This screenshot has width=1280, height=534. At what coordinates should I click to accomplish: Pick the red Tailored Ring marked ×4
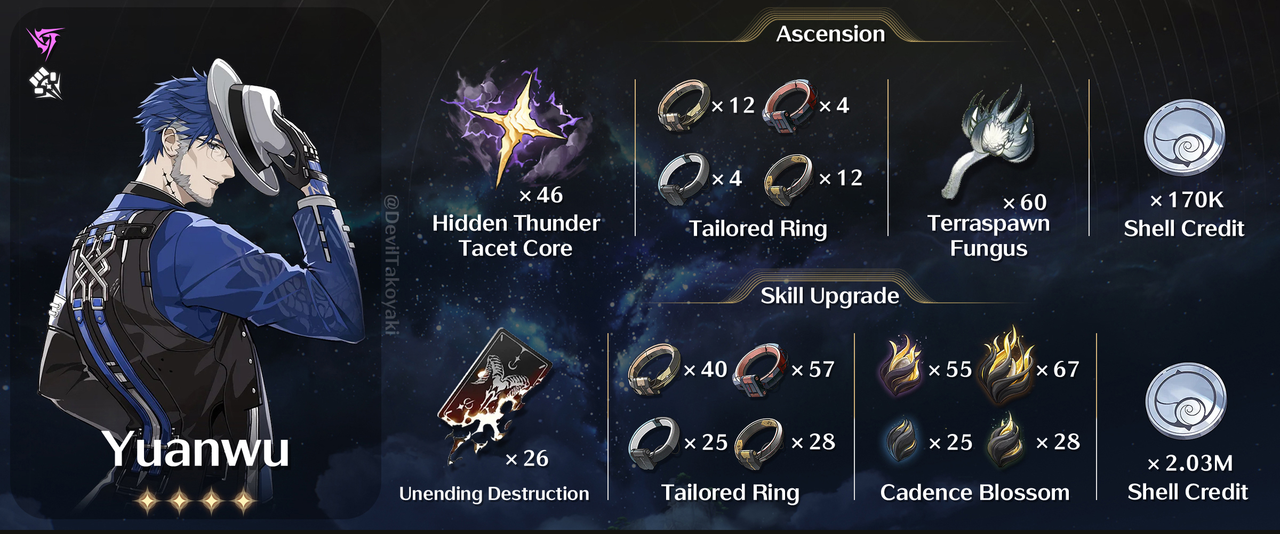point(789,105)
